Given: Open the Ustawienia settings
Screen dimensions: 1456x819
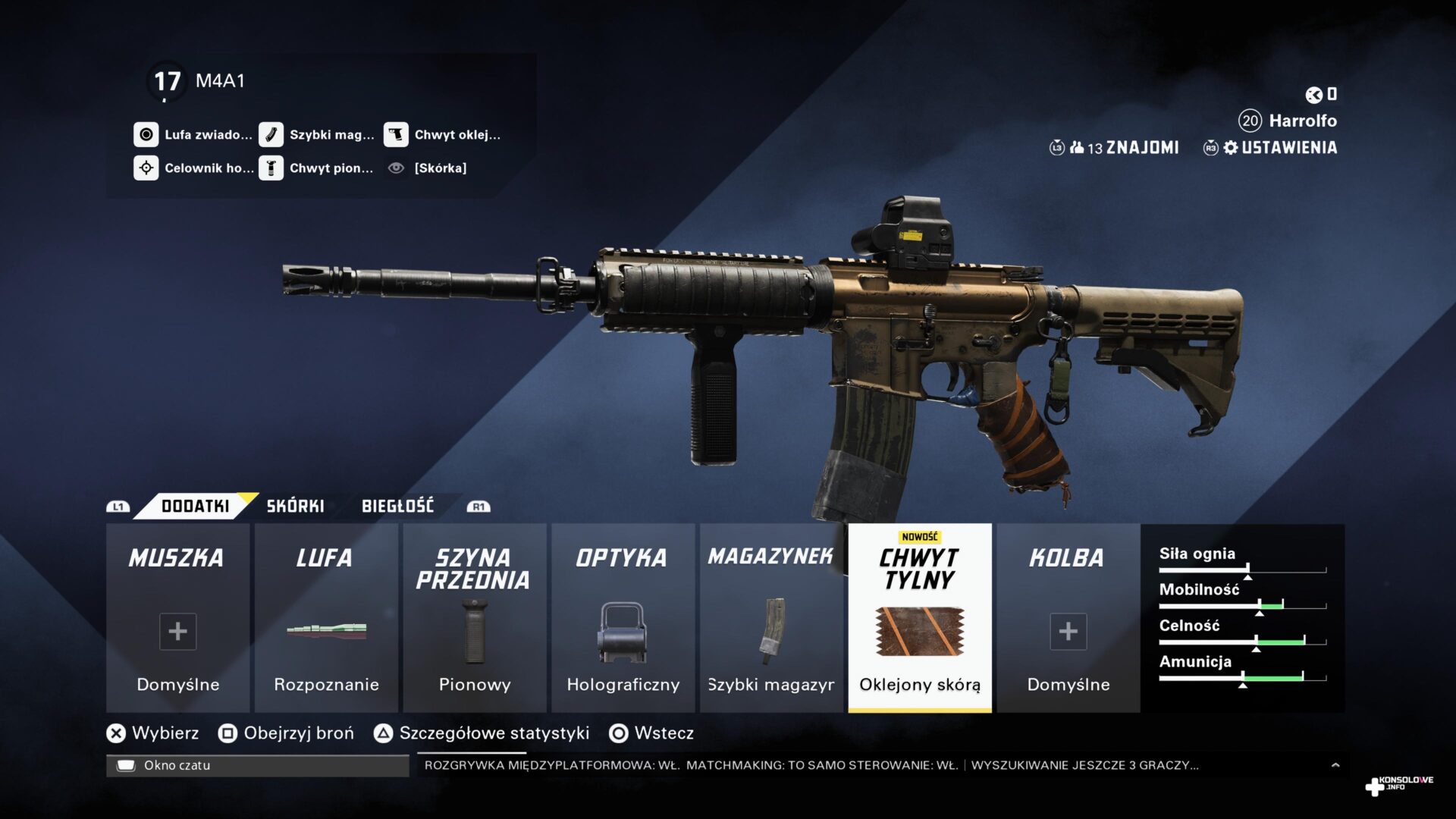Looking at the screenshot, I should click(1280, 148).
